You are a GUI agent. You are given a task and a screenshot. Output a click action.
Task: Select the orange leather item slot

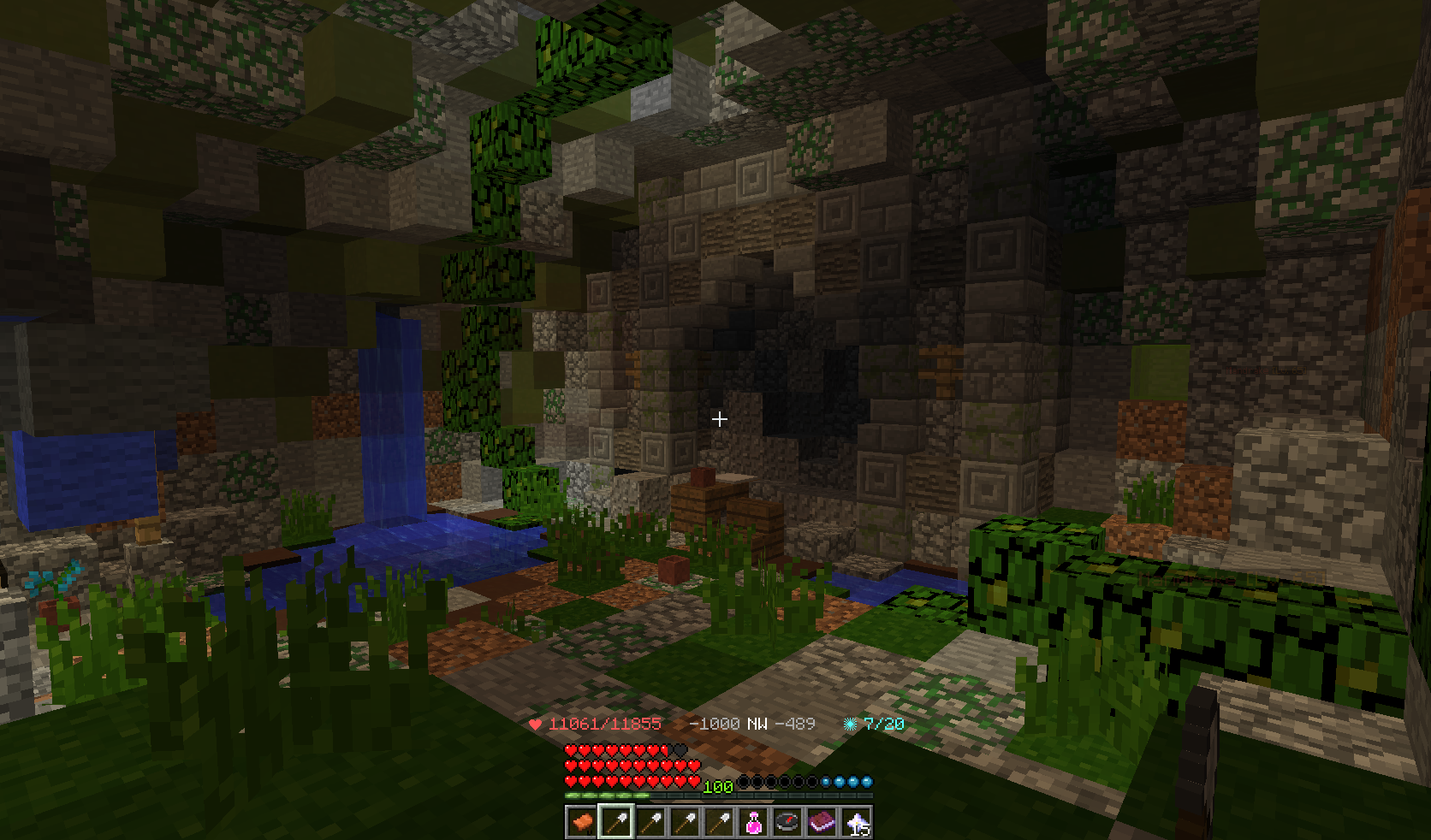[582, 822]
